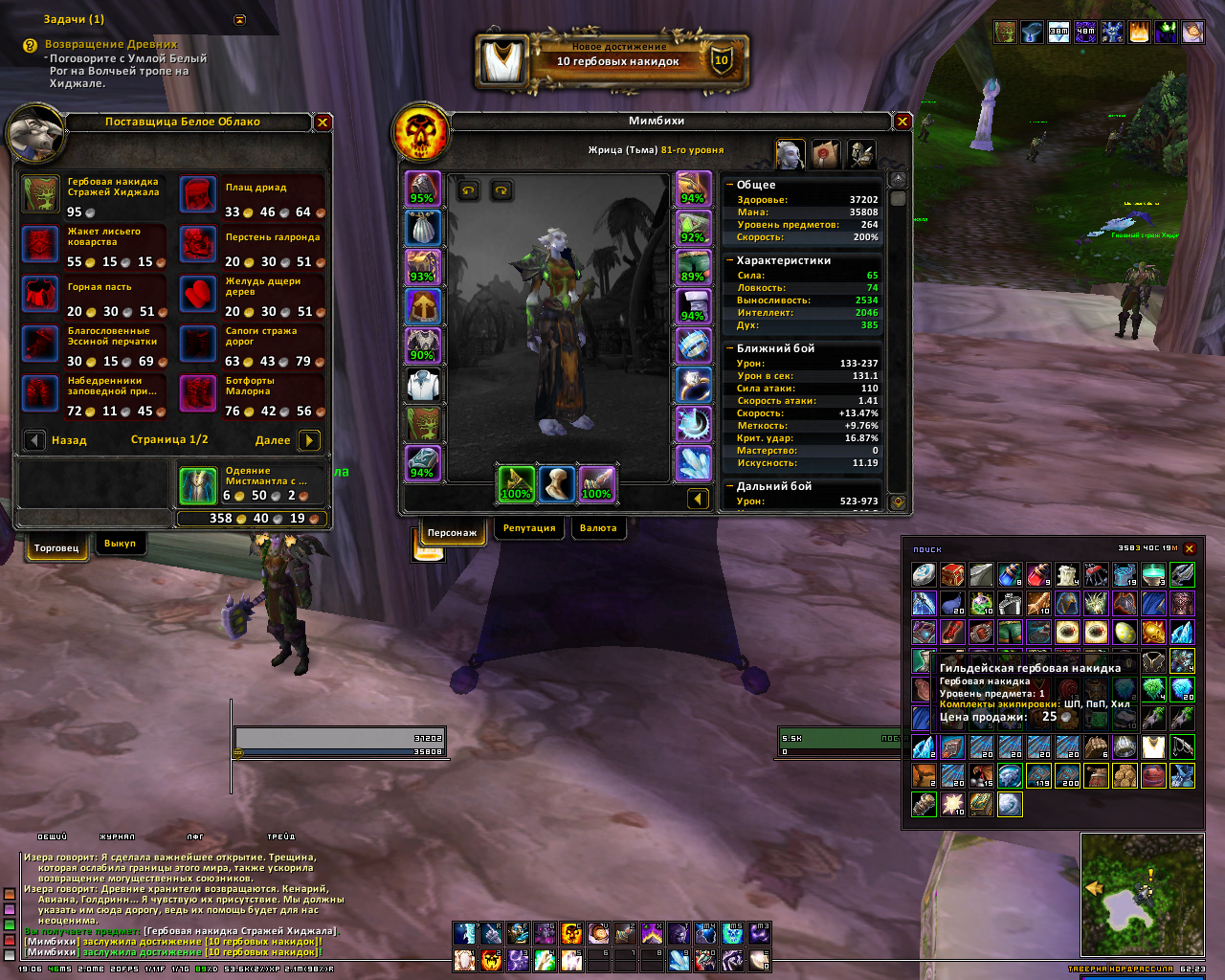Rotate character model left with arrow button
Image resolution: width=1225 pixels, height=980 pixels.
click(468, 190)
